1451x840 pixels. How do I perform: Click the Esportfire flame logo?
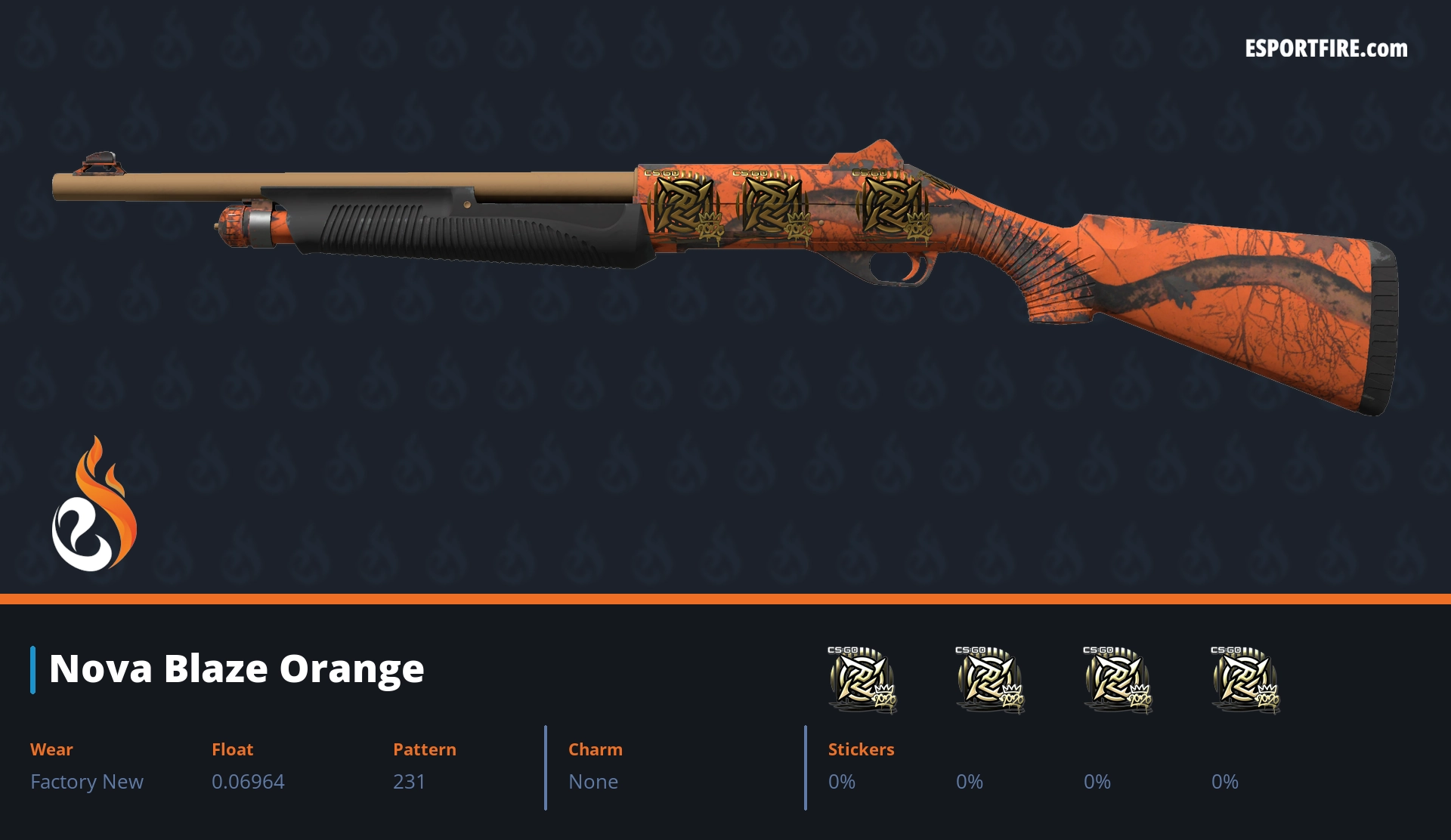point(94,505)
